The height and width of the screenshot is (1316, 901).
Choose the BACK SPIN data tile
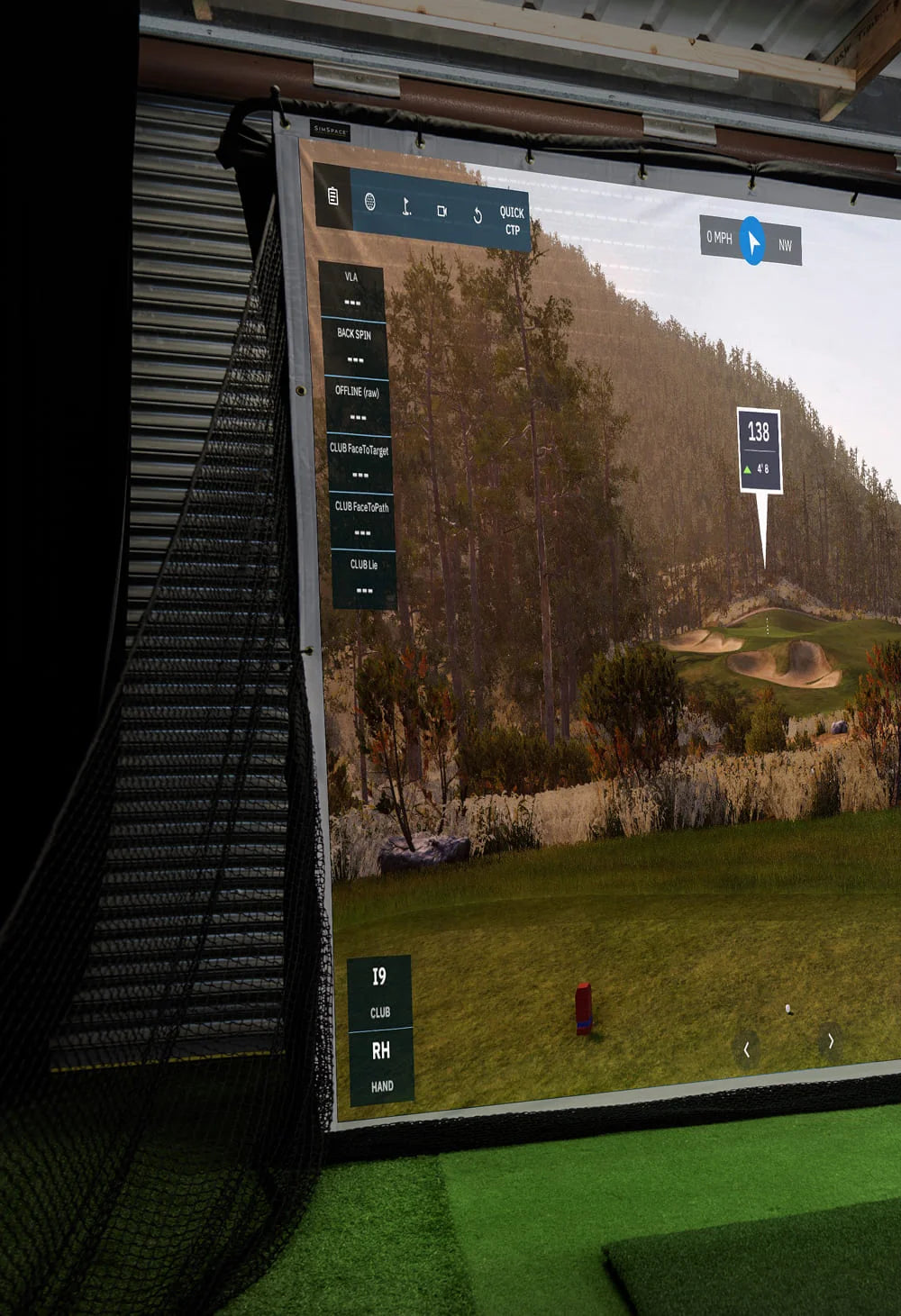tap(355, 347)
